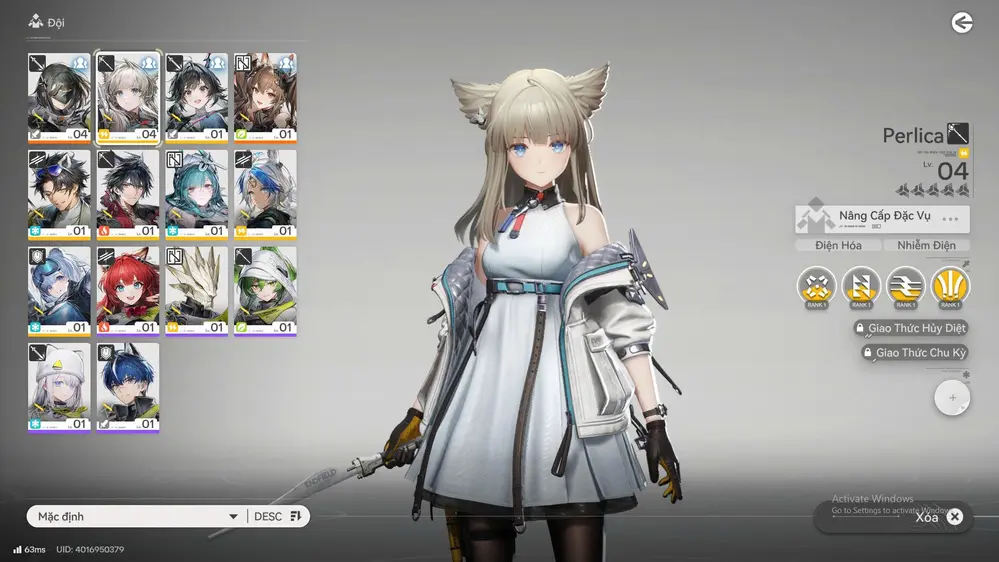Select the white beanie silver-haired character card

[x=59, y=388]
